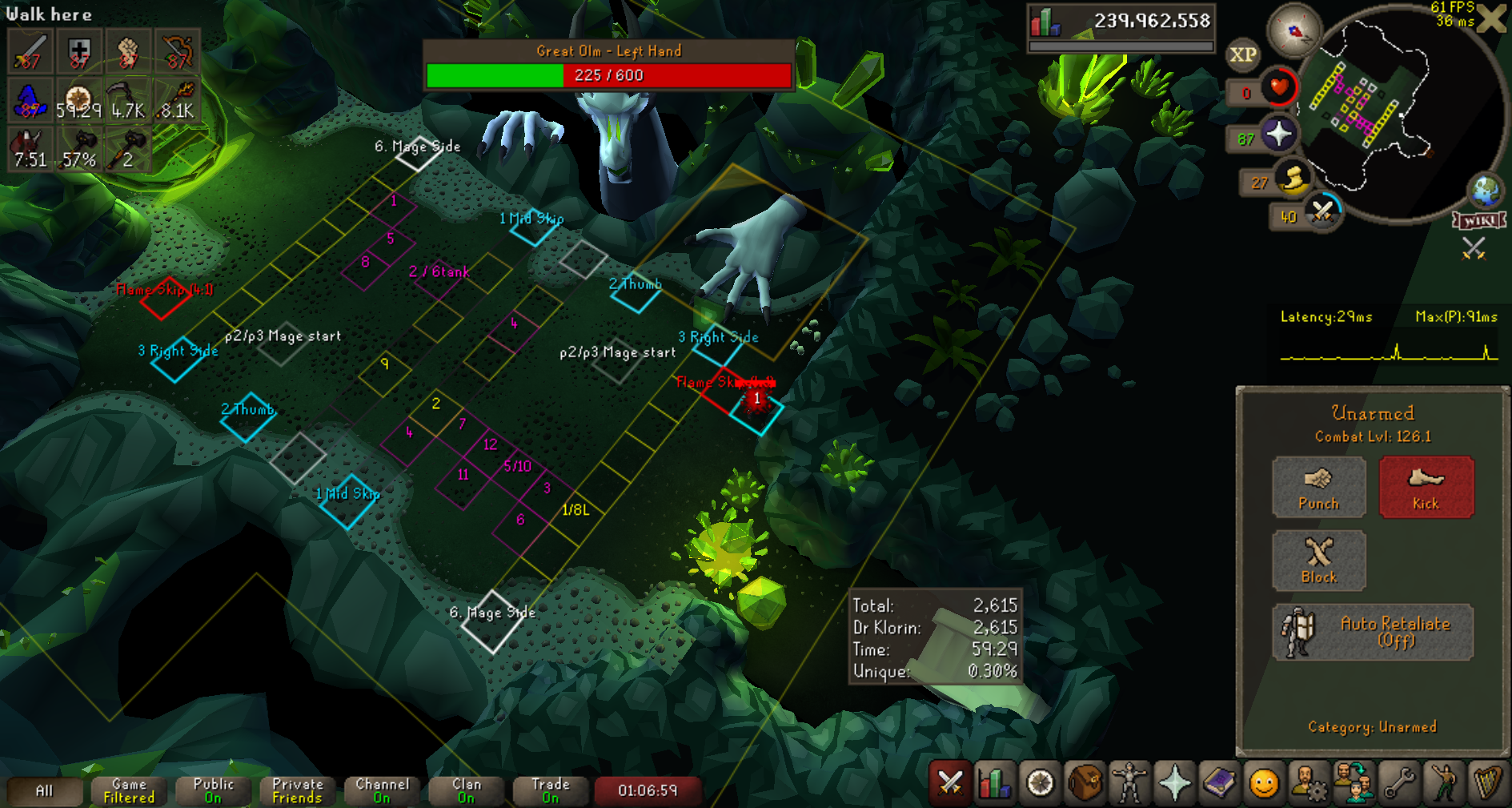1512x808 pixels.
Task: Click the Wiki lookup banner
Action: 1479,220
